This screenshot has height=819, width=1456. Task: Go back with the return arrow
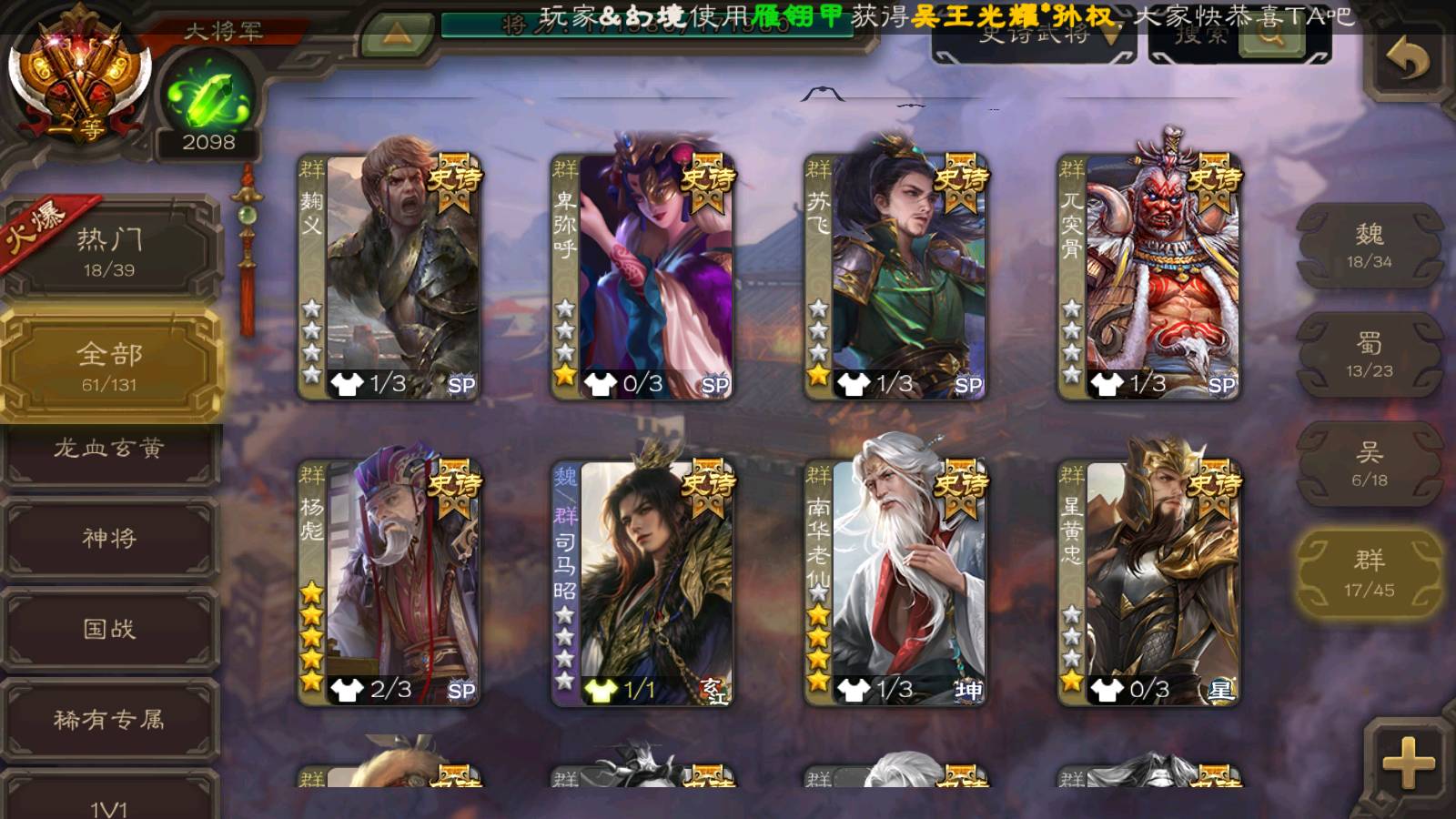[x=1408, y=61]
